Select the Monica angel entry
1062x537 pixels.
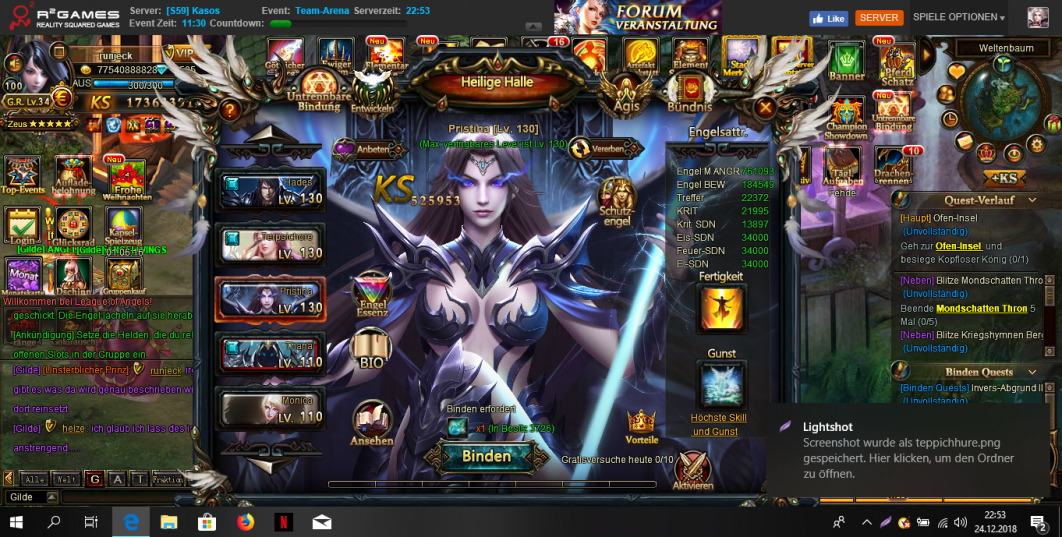(x=271, y=407)
